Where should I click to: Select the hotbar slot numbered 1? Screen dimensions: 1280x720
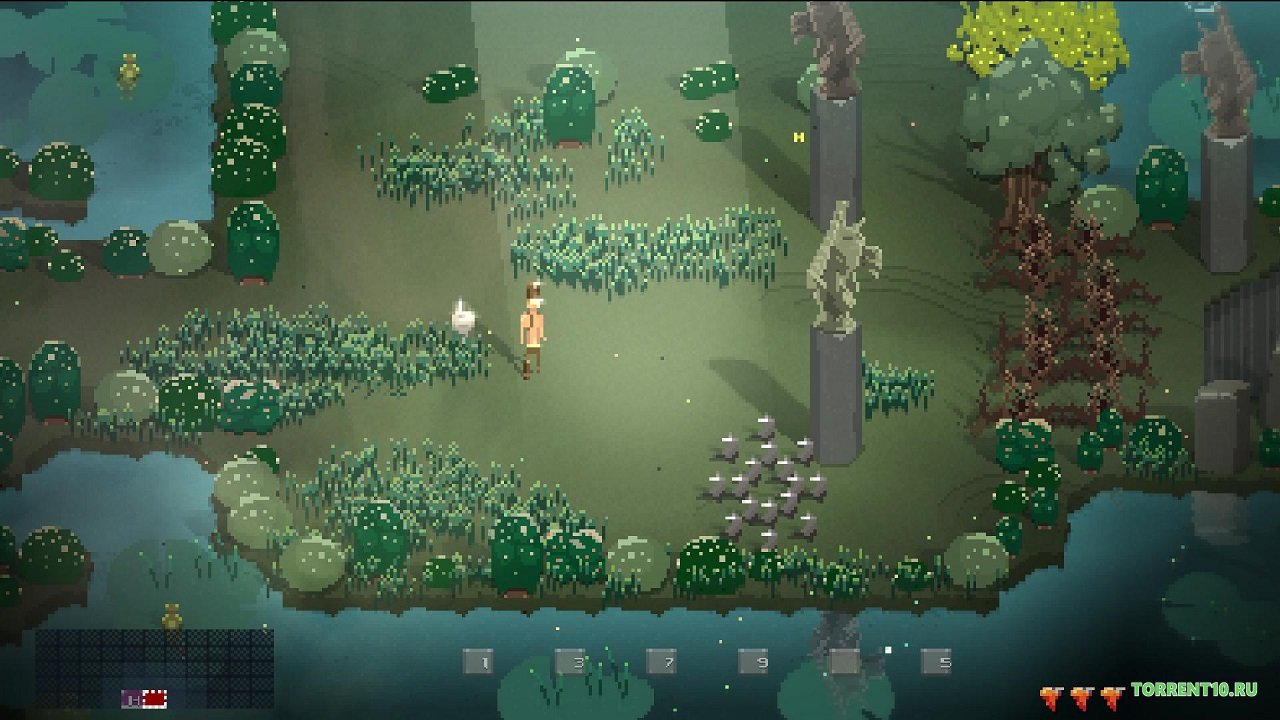point(478,661)
